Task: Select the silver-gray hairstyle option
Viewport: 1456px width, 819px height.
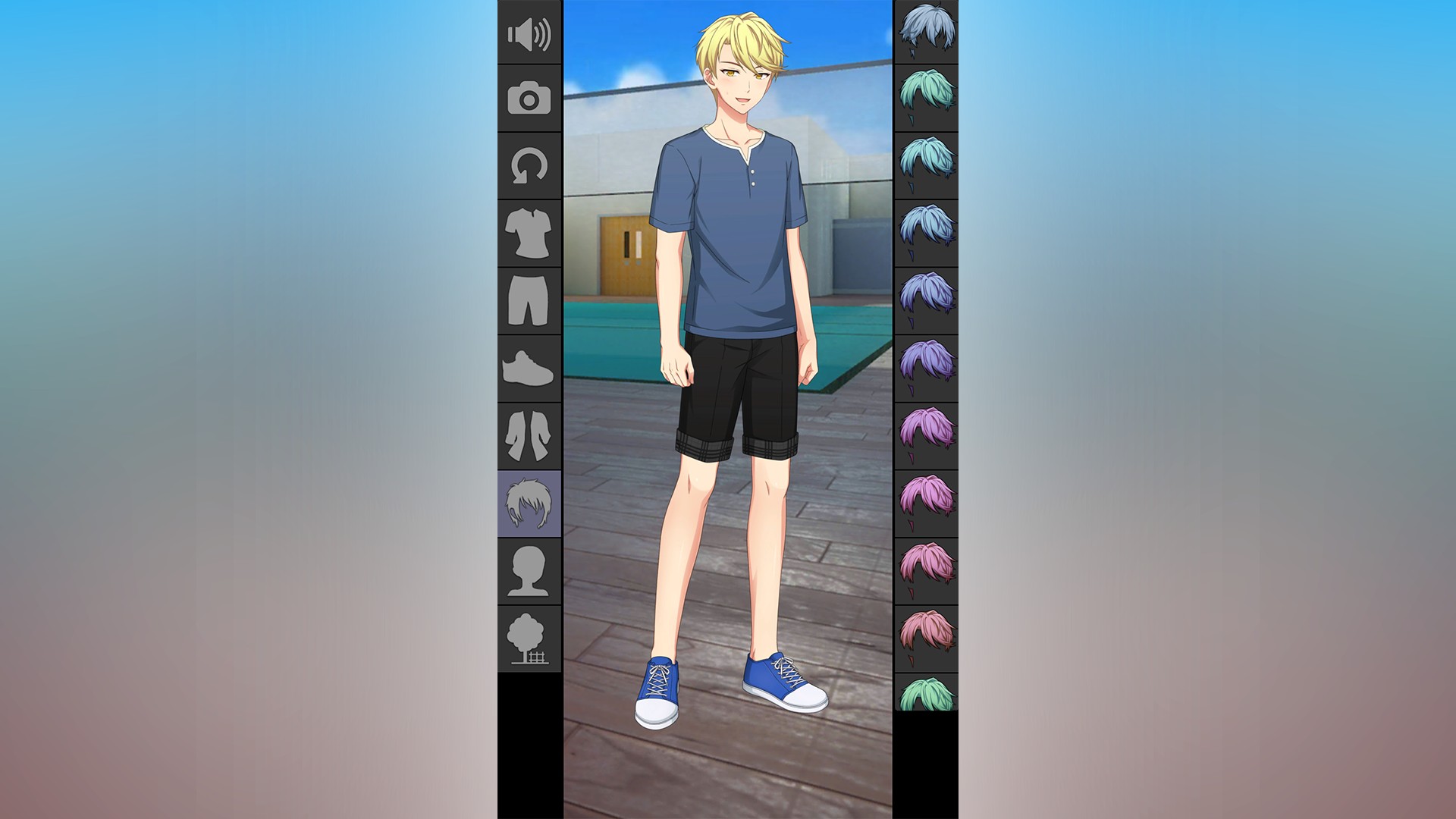Action: [x=925, y=32]
